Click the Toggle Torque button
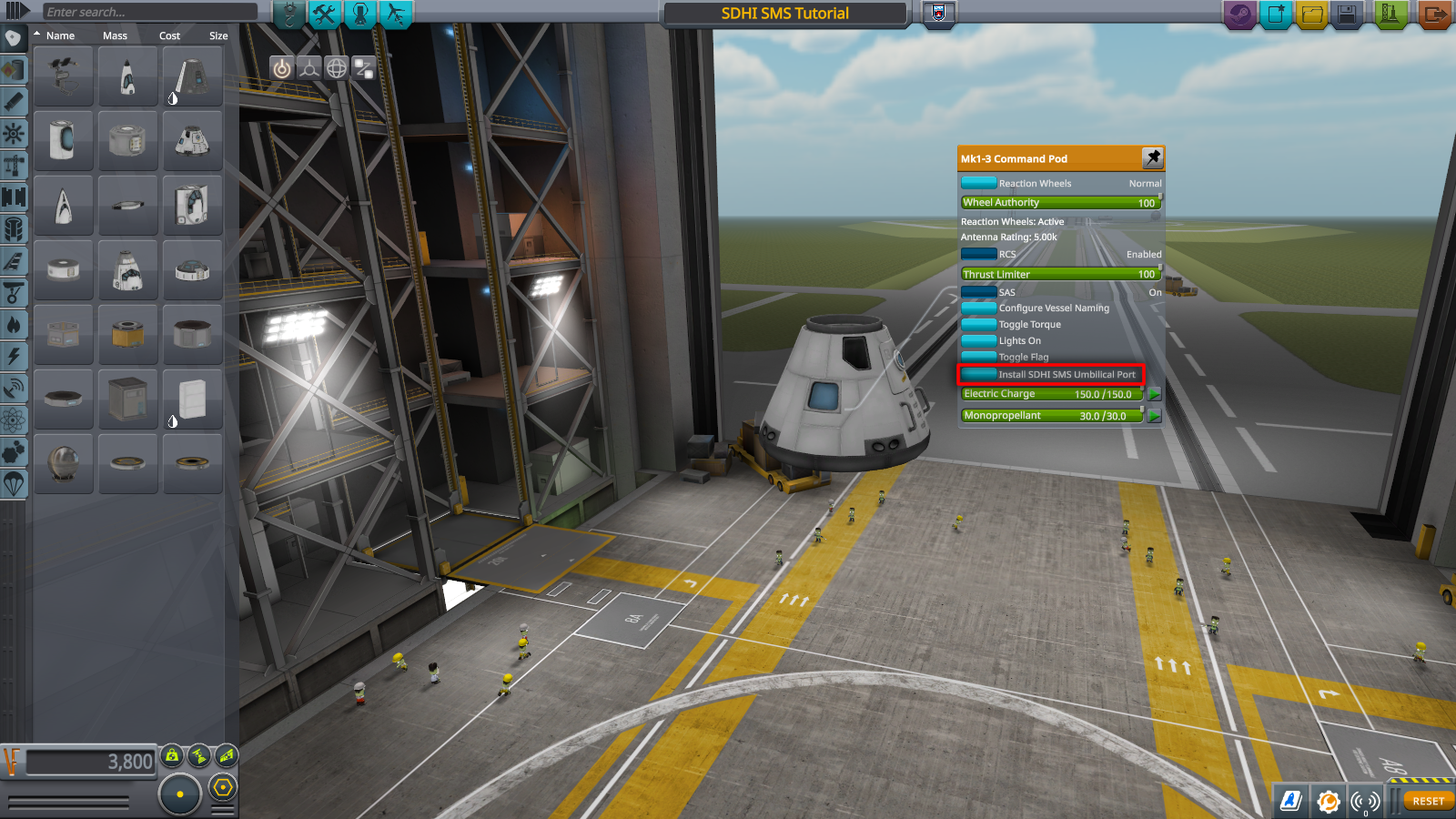Viewport: 1456px width, 819px height. point(978,325)
